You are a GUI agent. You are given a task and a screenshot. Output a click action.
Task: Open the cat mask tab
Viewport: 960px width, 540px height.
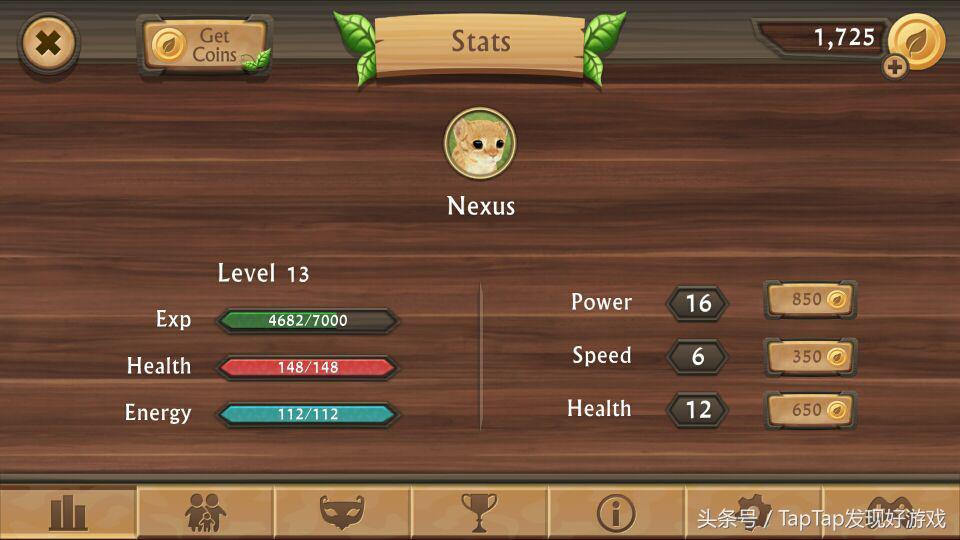tap(342, 514)
